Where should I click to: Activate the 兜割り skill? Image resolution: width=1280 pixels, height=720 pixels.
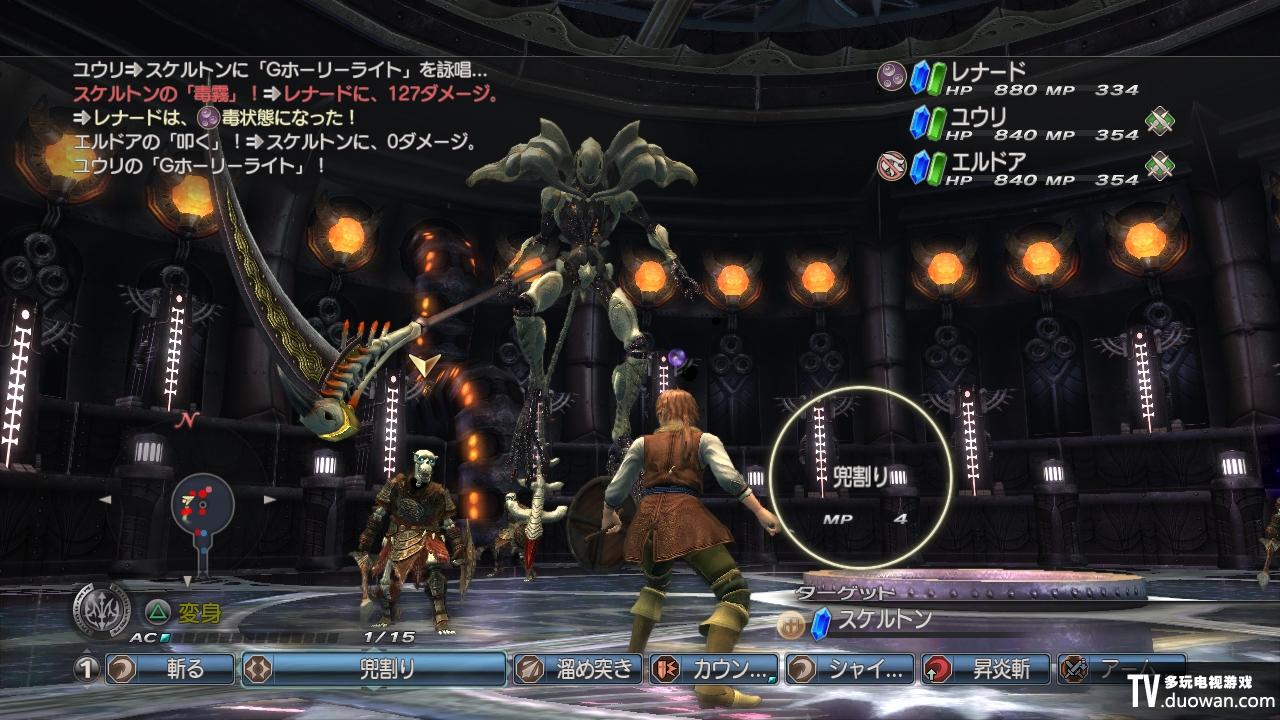point(373,669)
